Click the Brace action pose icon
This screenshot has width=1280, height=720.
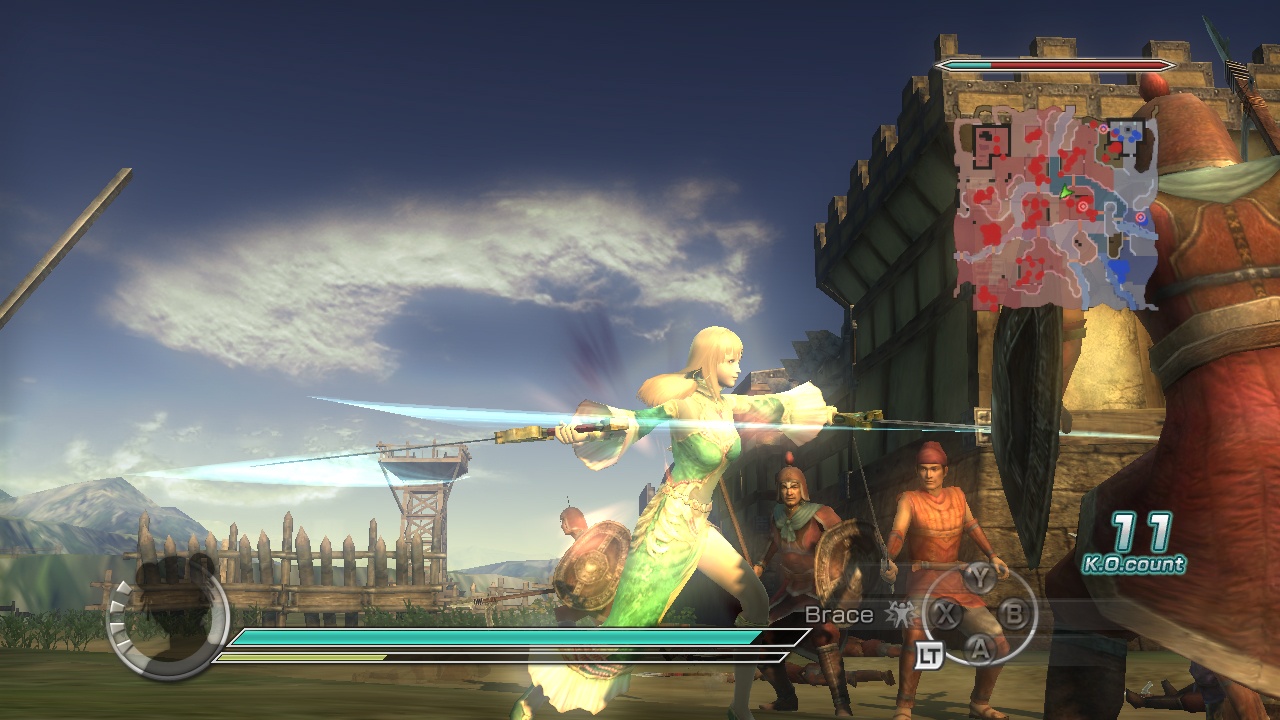coord(899,615)
